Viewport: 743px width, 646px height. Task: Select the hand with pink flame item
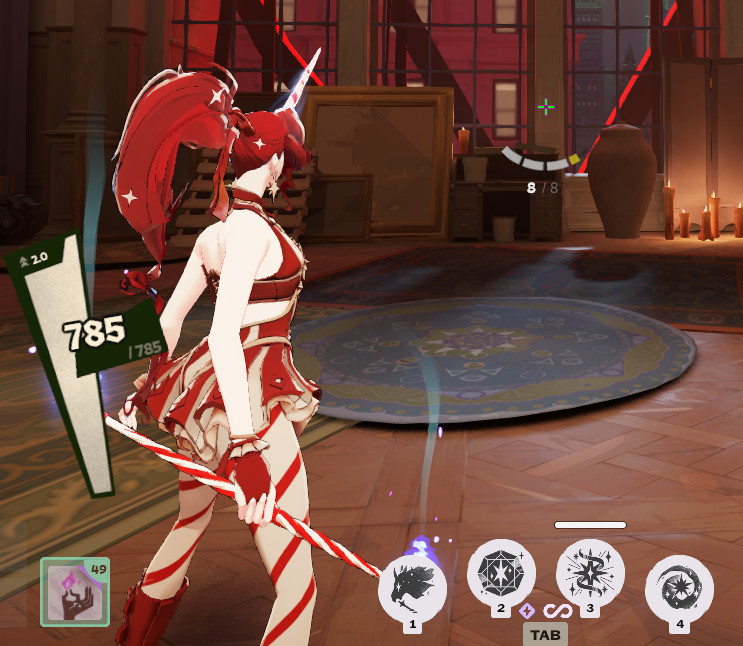(x=75, y=592)
